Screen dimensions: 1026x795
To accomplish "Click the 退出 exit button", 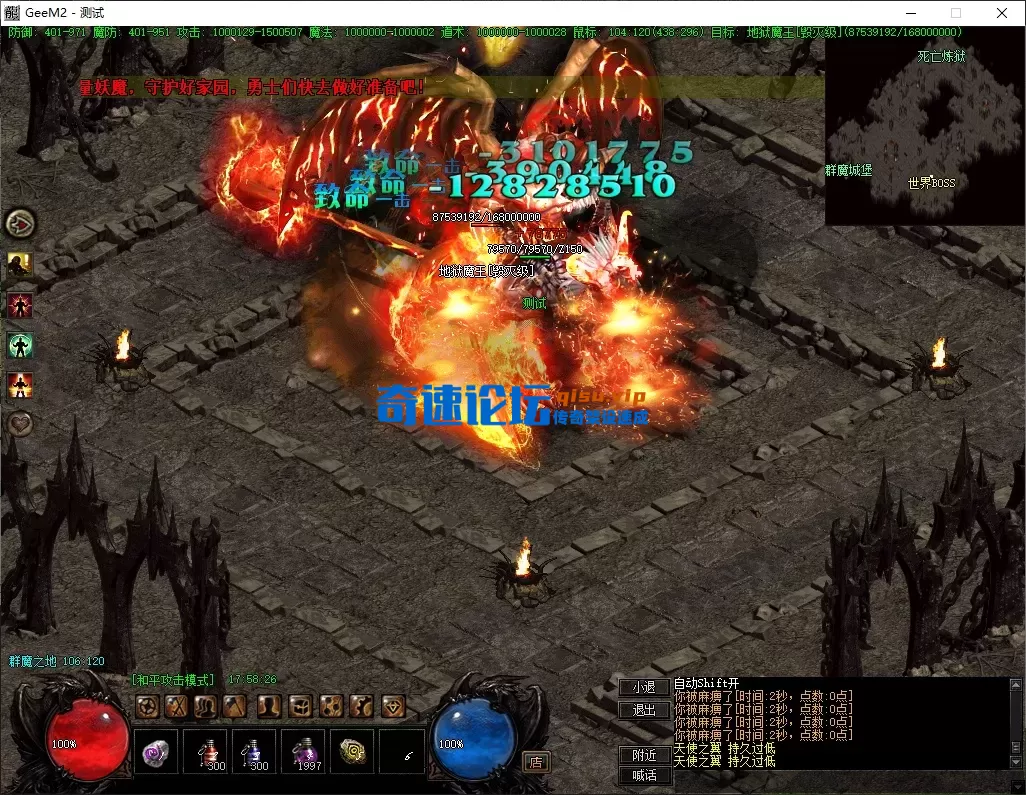I will [644, 710].
